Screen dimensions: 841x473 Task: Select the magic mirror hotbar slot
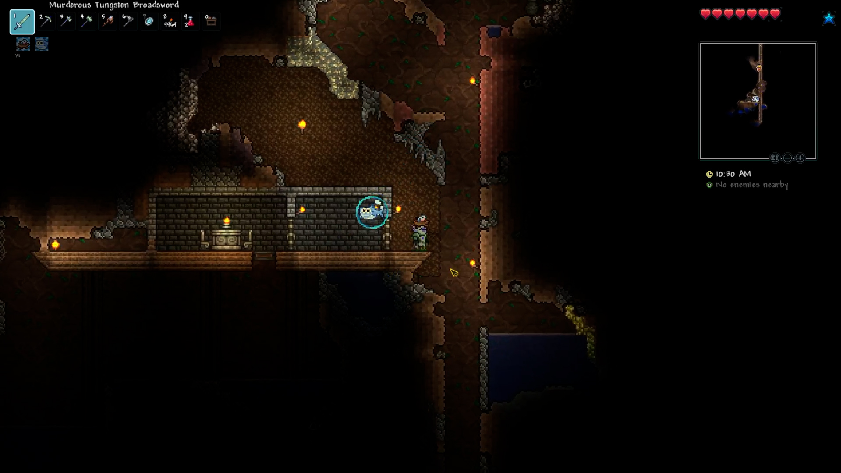click(149, 21)
